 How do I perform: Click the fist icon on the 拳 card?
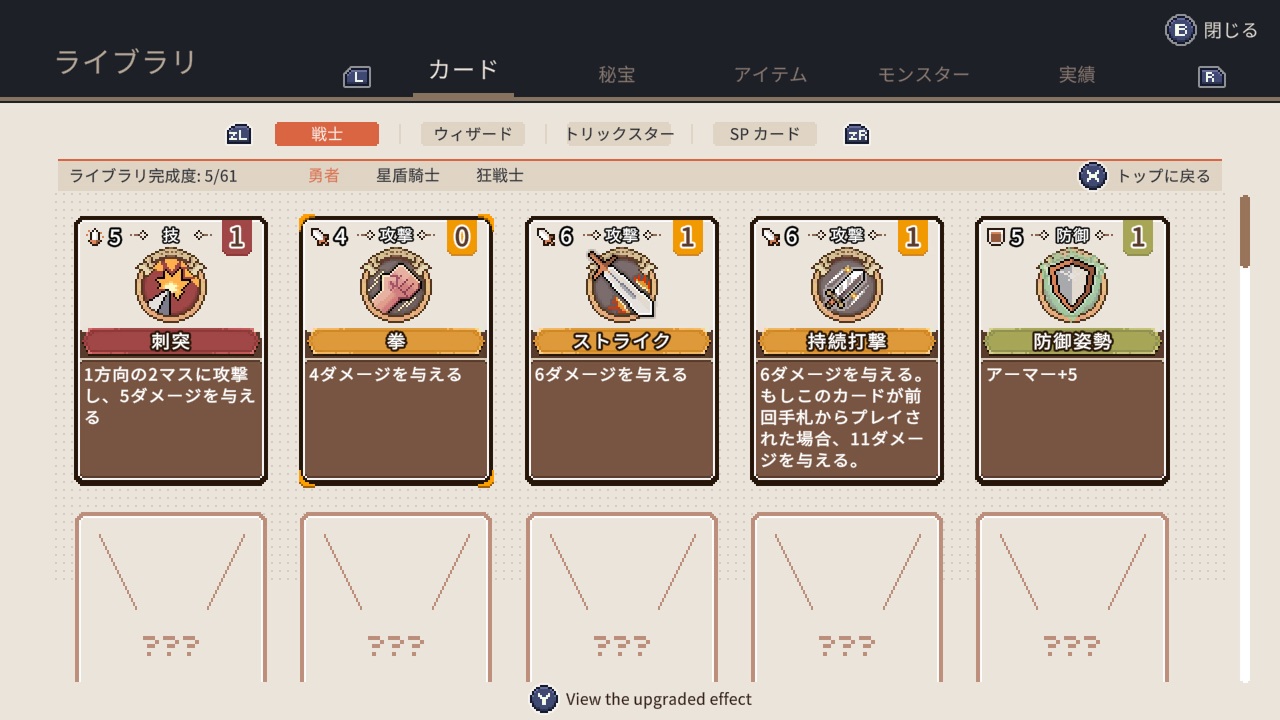click(x=396, y=286)
